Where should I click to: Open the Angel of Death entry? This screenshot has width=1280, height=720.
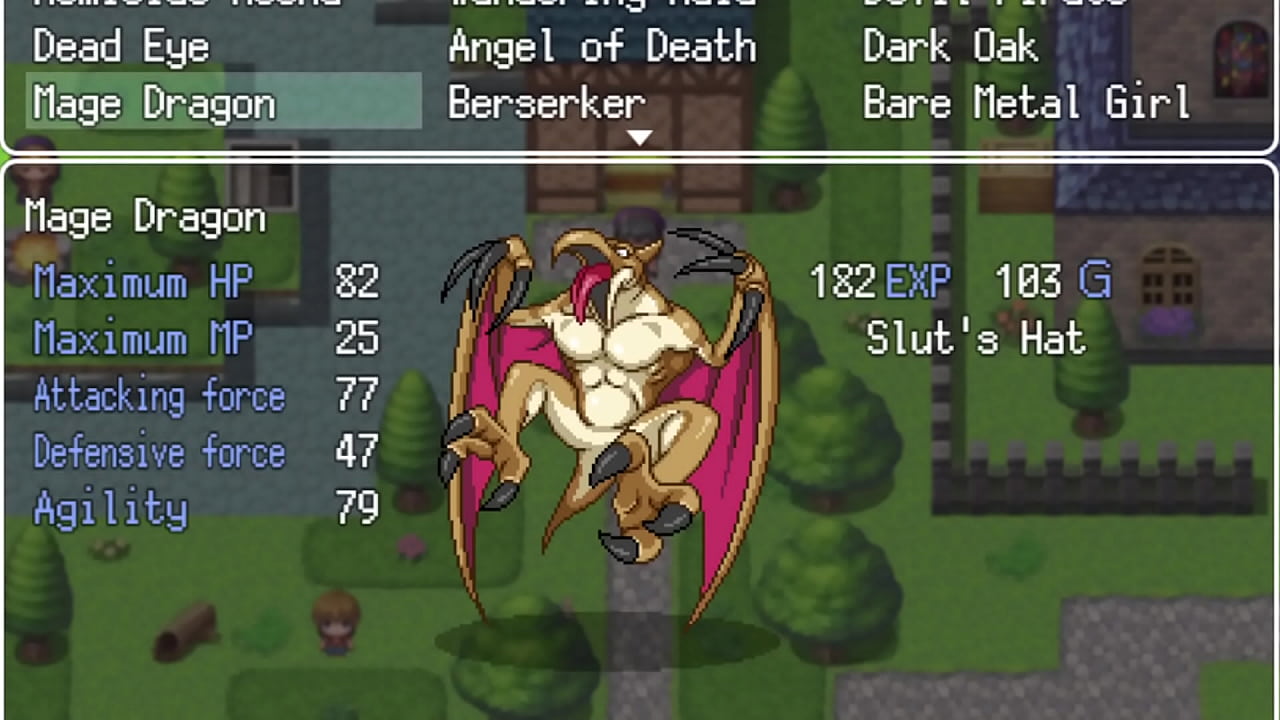coord(604,47)
